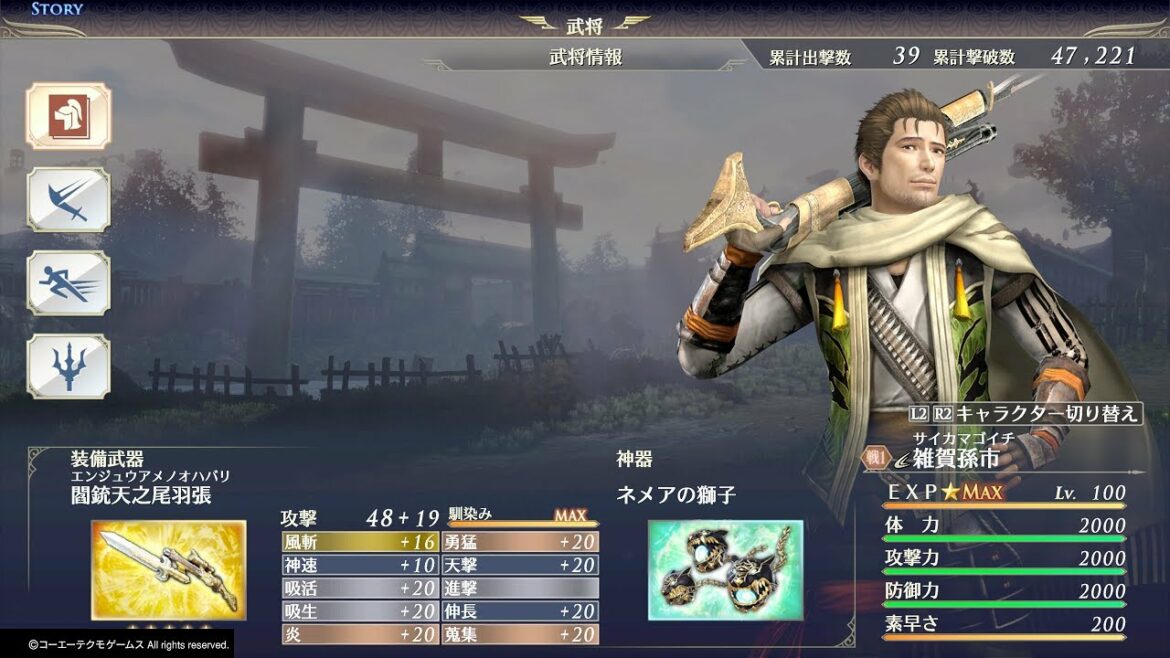
Task: Select the 進撃 weapon attribute
Action: click(x=520, y=588)
